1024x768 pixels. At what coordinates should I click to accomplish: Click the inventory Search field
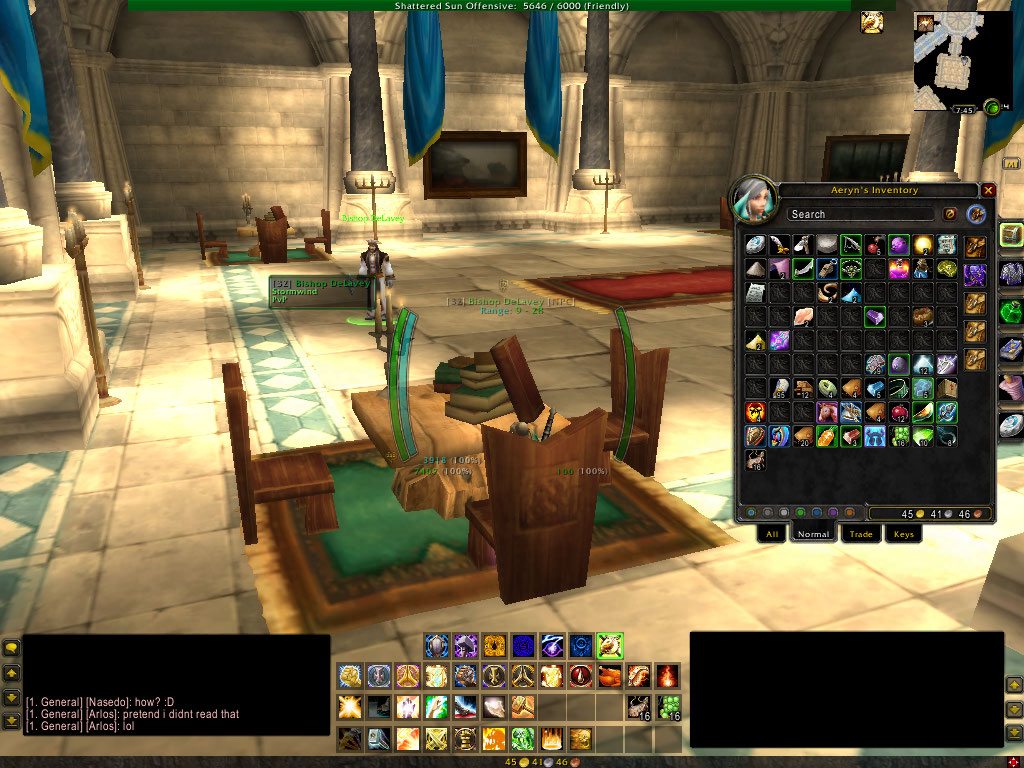click(860, 214)
